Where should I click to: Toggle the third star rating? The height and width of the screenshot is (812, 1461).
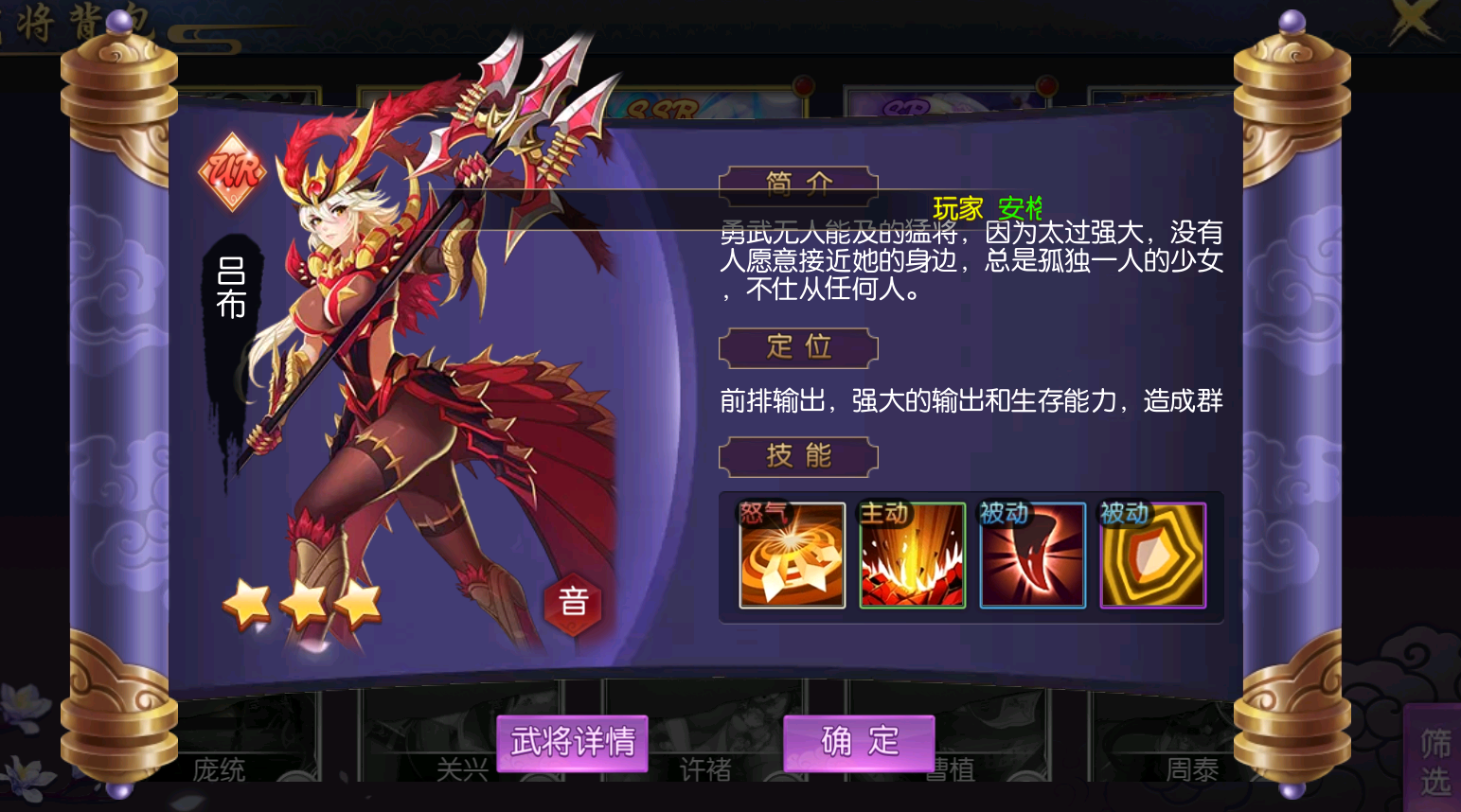click(x=357, y=604)
